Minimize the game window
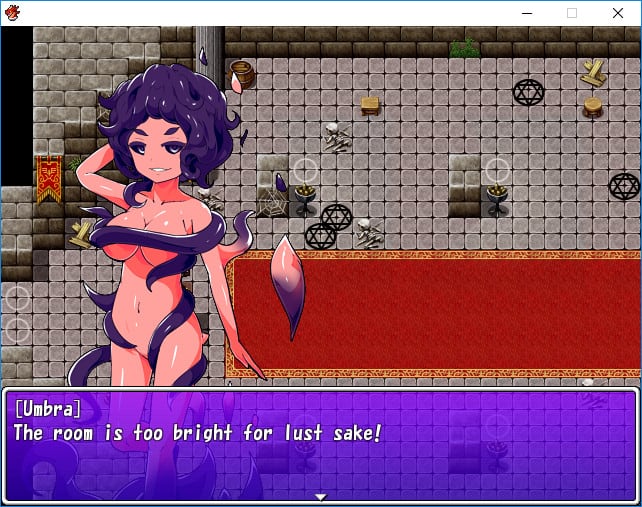The width and height of the screenshot is (642, 507). [x=526, y=13]
